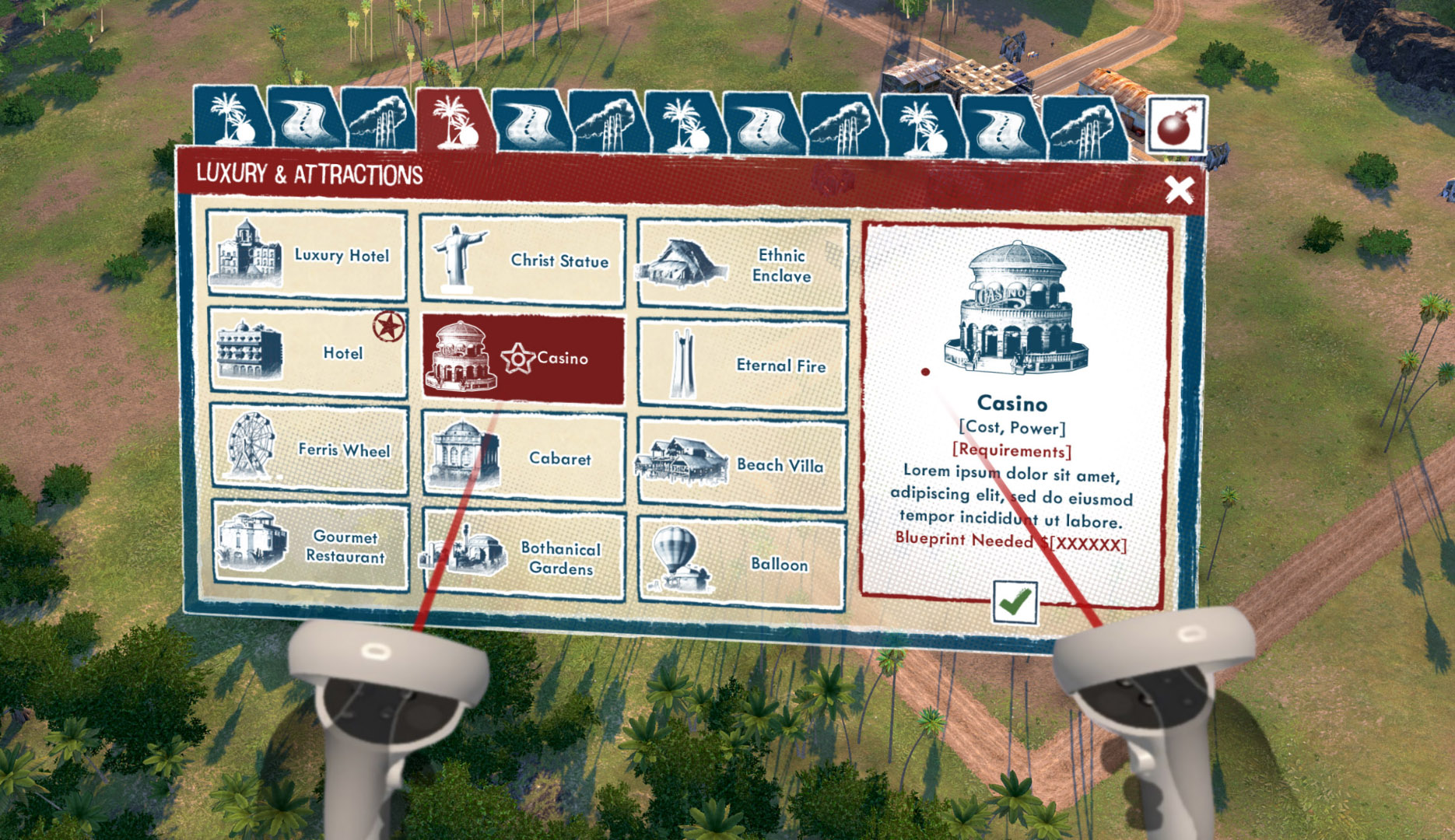Open the bomb demolish icon
Image resolution: width=1455 pixels, height=840 pixels.
tap(1176, 125)
